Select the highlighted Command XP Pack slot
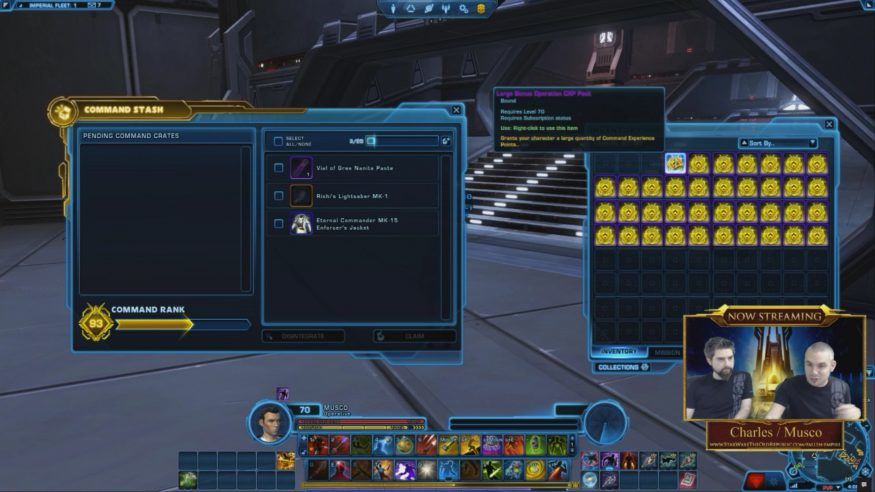This screenshot has height=492, width=875. point(675,163)
